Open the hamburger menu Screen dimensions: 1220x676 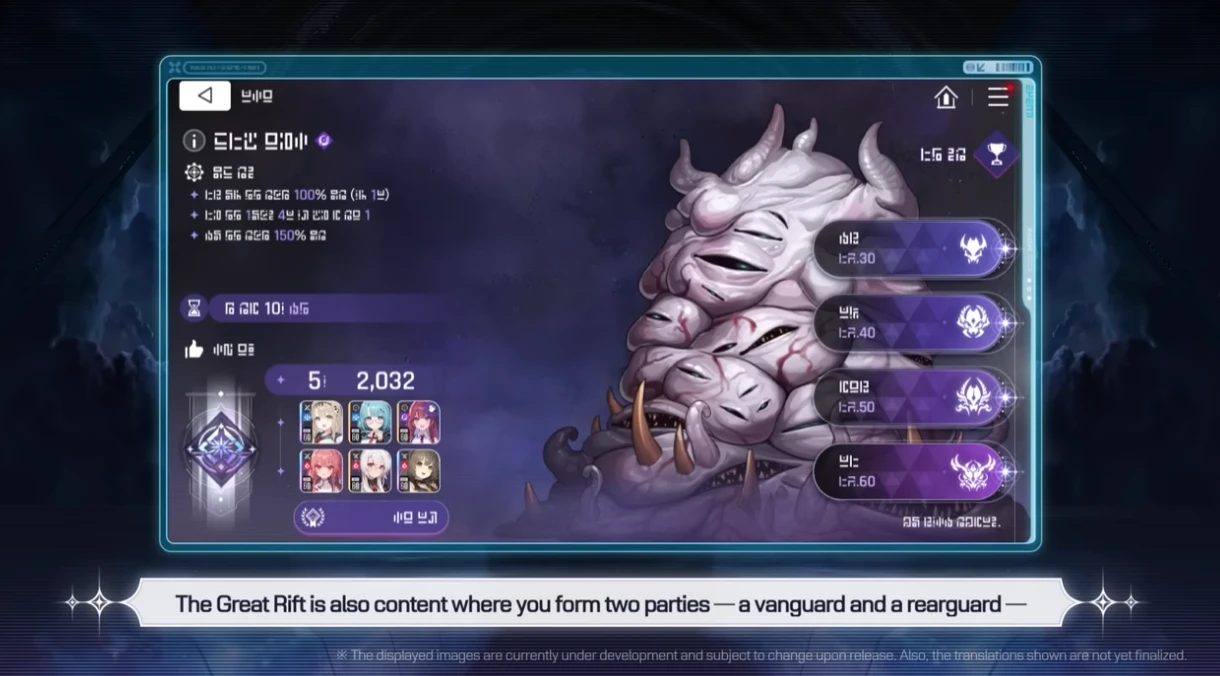point(998,97)
